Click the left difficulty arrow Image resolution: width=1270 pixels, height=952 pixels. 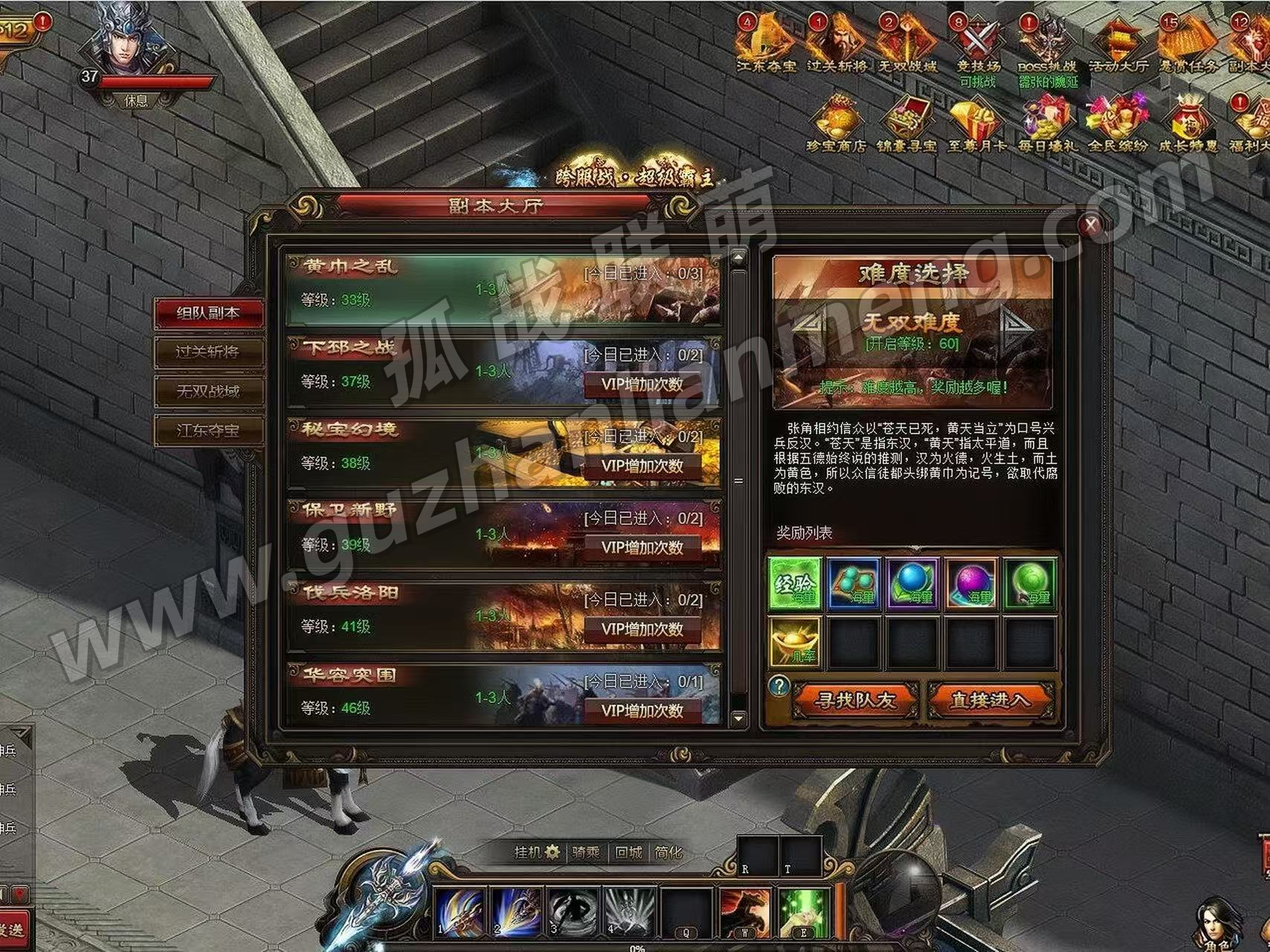pyautogui.click(x=810, y=327)
